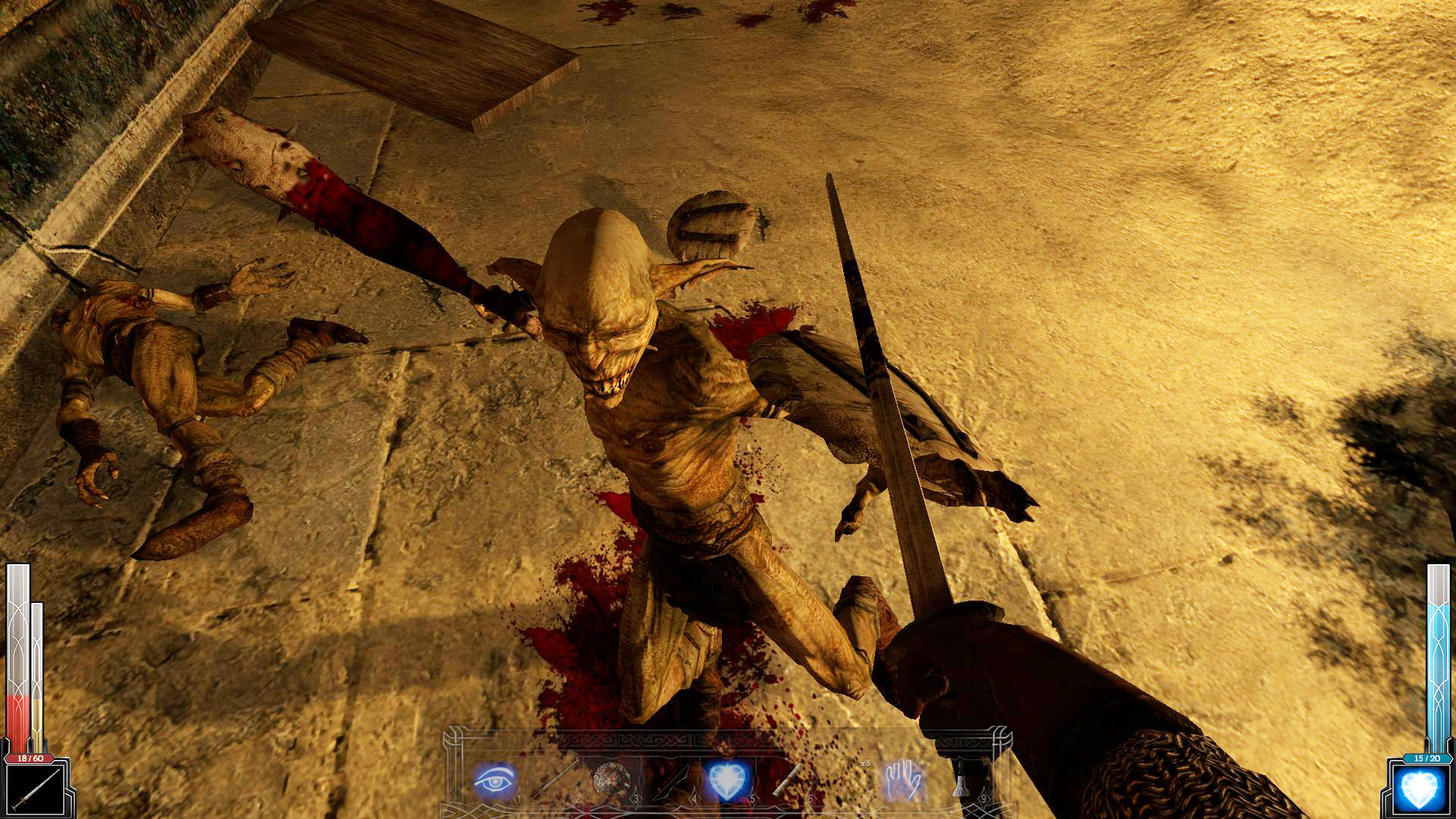Use the rolled scroll in the hotbar
Screen dimensions: 1456x819
click(x=787, y=780)
